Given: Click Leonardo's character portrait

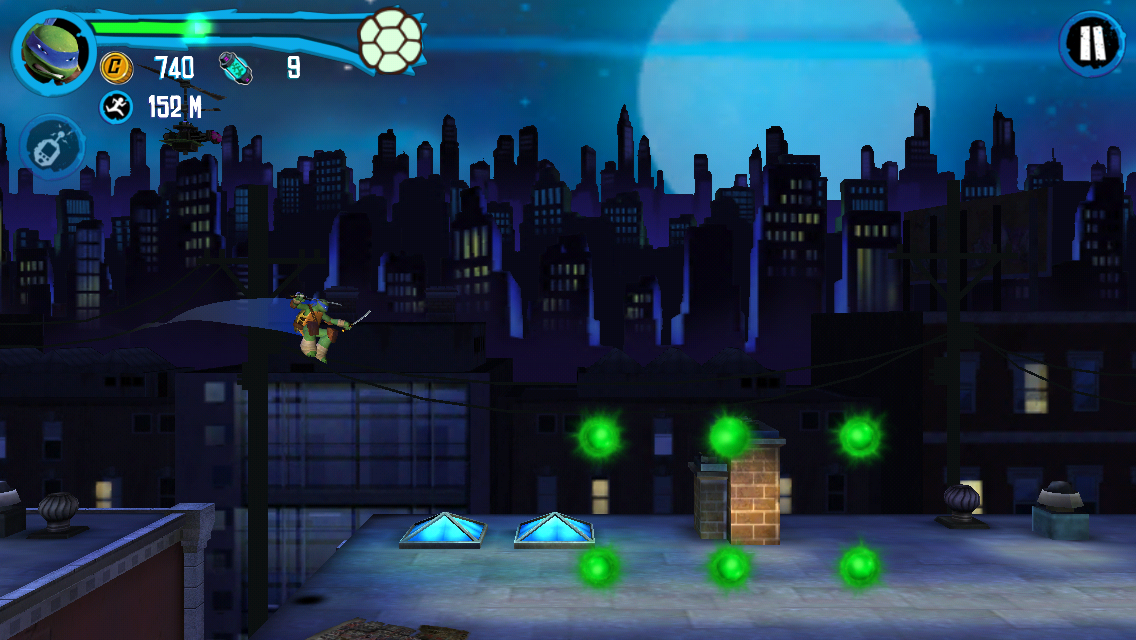Looking at the screenshot, I should (x=52, y=50).
